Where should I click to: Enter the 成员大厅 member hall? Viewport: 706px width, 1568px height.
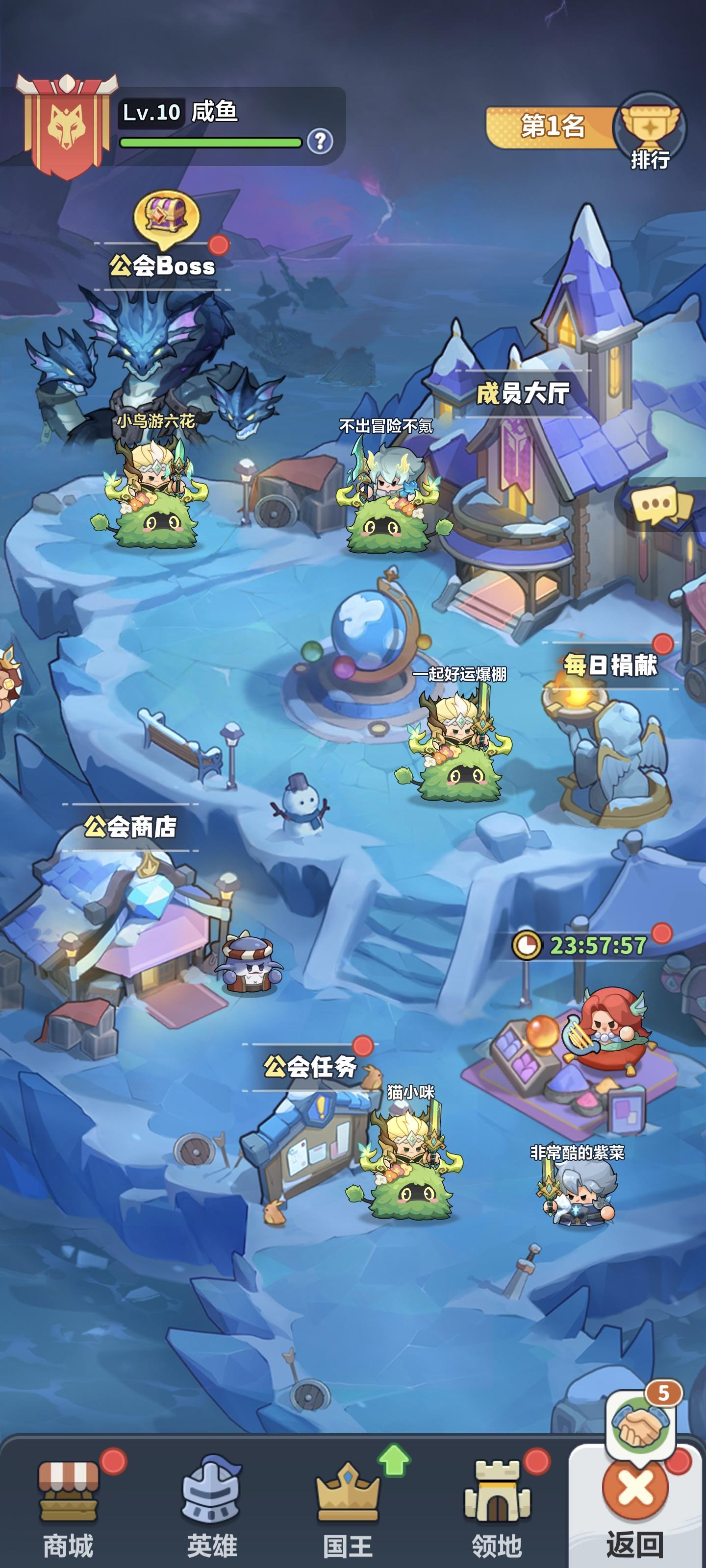coord(523,395)
